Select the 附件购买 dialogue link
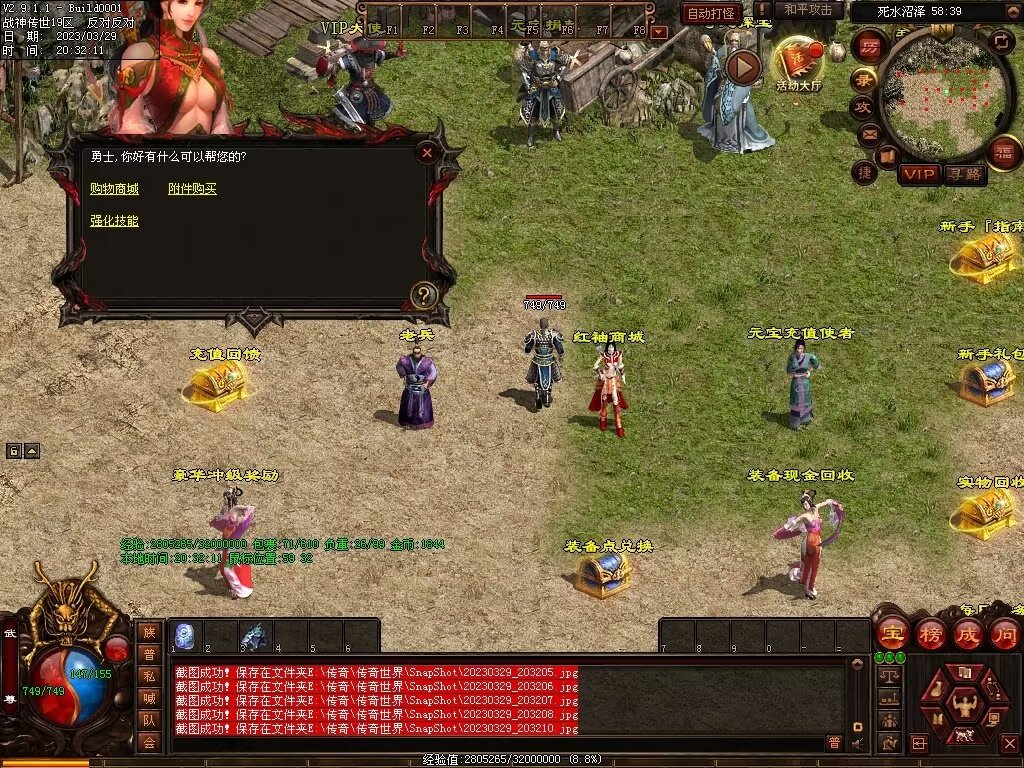 click(192, 189)
